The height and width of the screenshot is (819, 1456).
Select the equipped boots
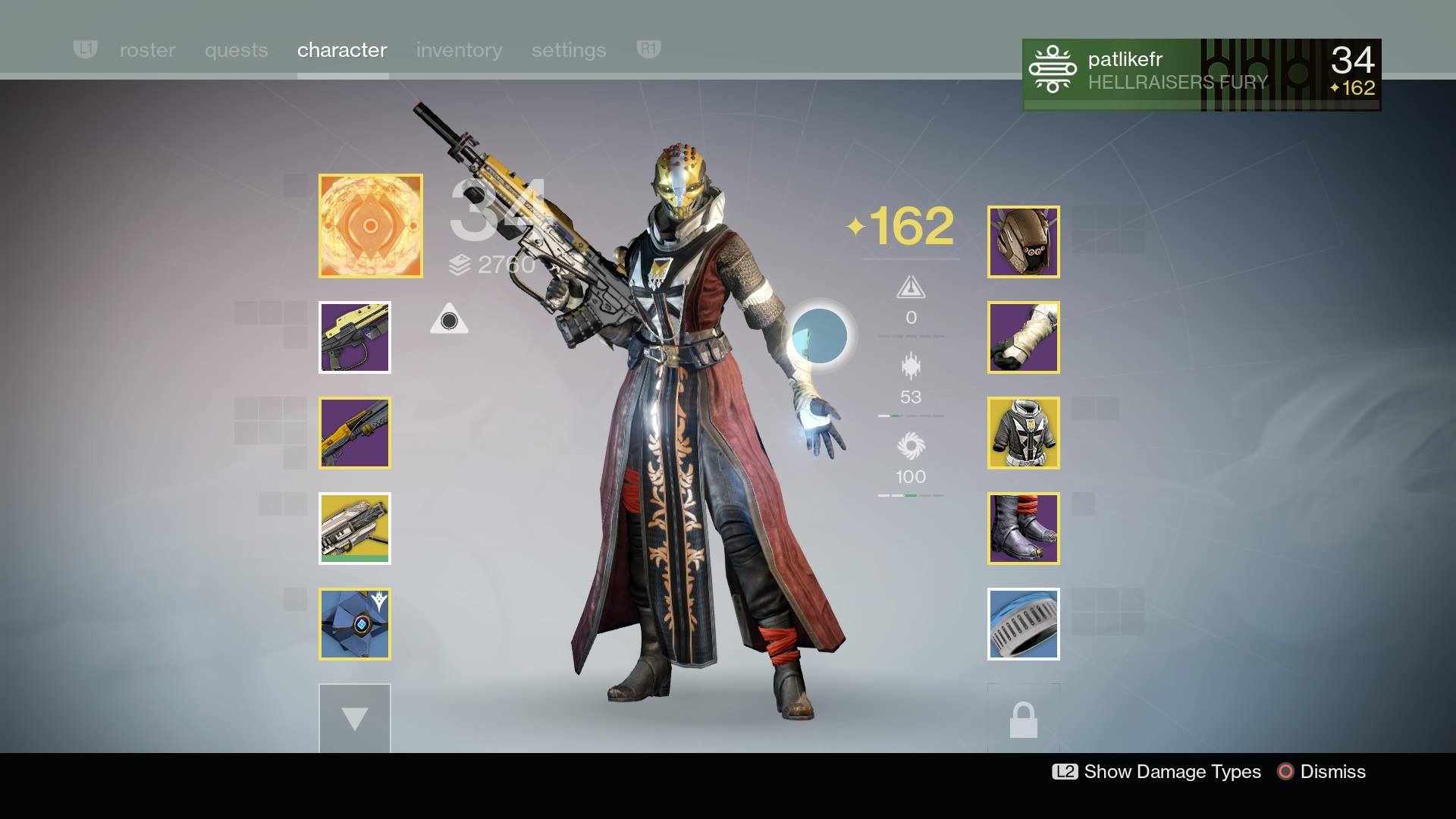click(1023, 529)
